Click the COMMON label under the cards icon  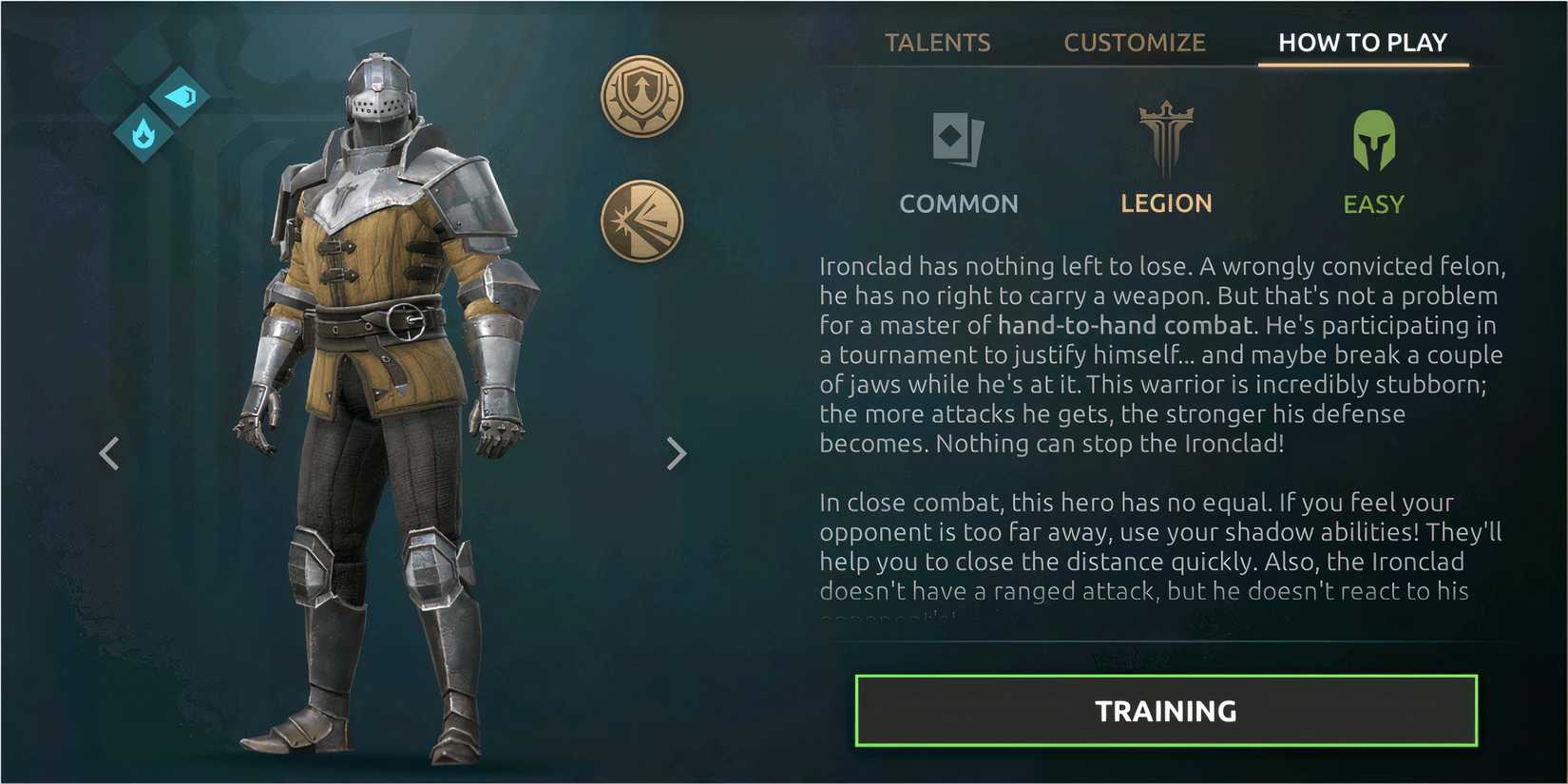click(x=959, y=203)
